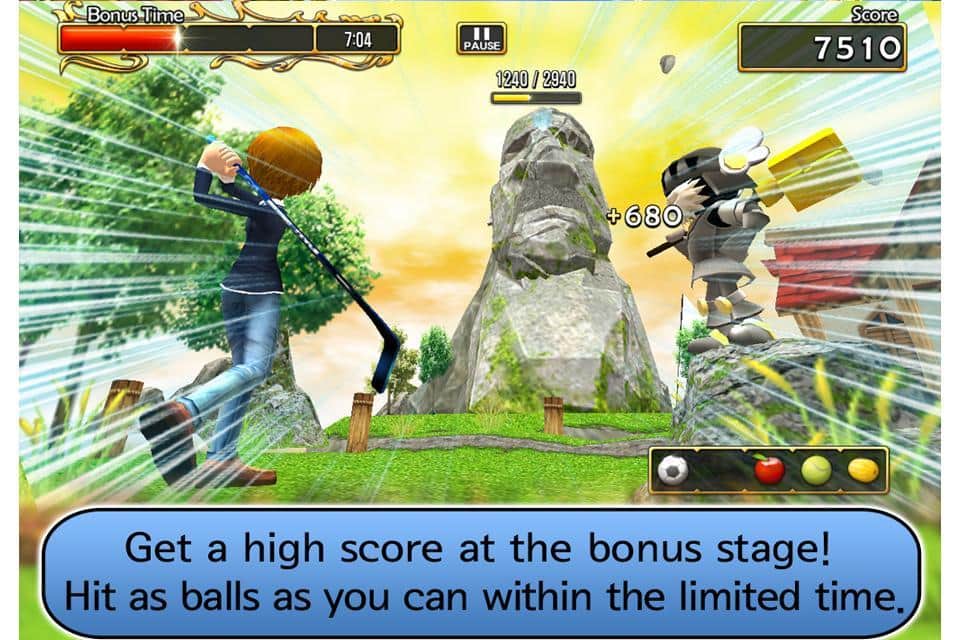Select the soccer ball in the item tray
Viewport: 960px width, 640px height.
tap(673, 470)
